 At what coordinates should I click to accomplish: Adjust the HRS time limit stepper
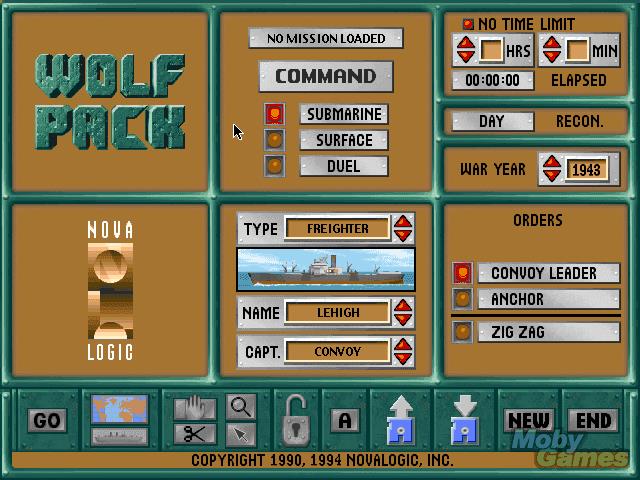click(x=466, y=50)
